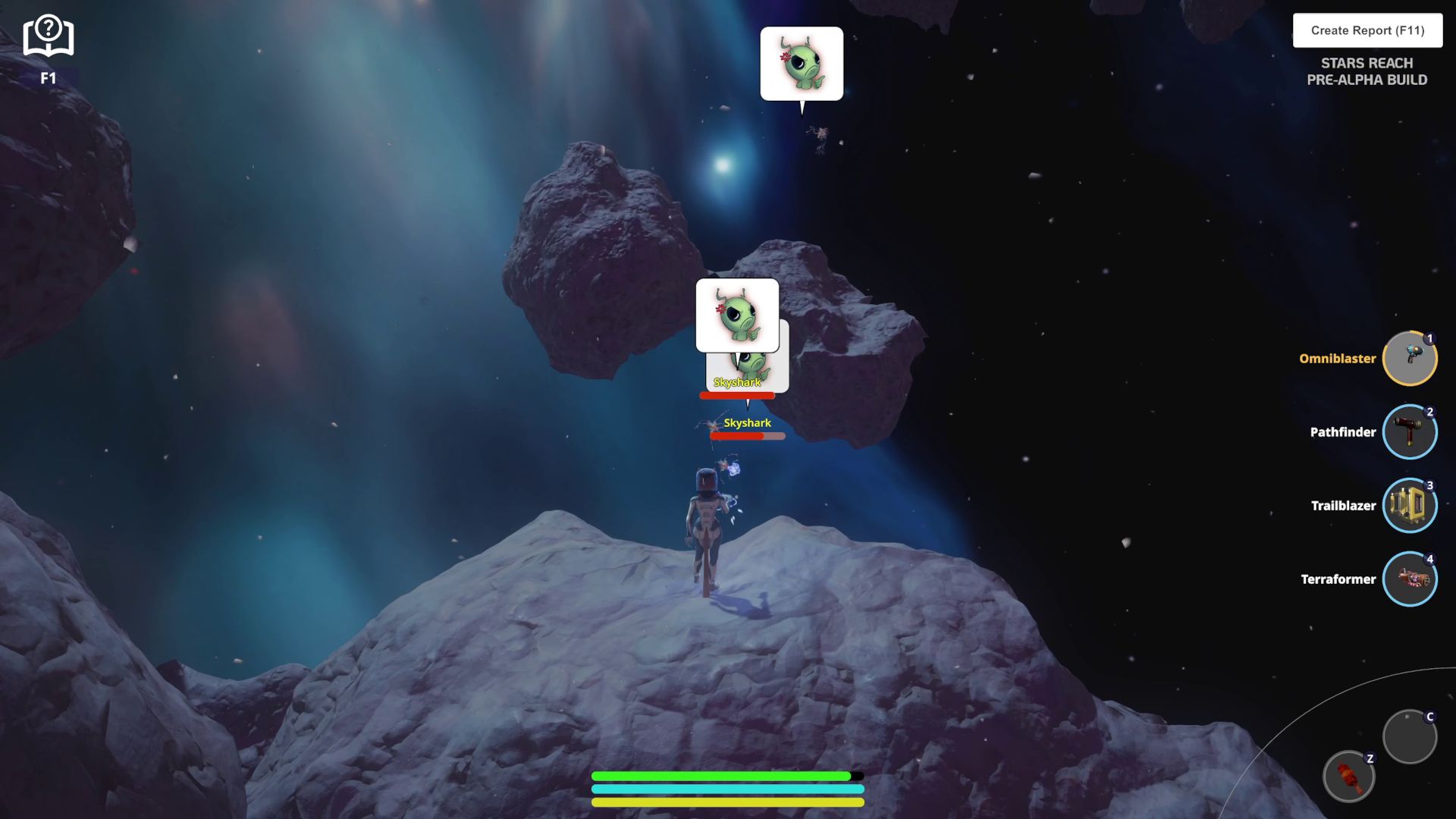Equip the Pathfinder tool
Image resolution: width=1456 pixels, height=819 pixels.
coord(1409,432)
